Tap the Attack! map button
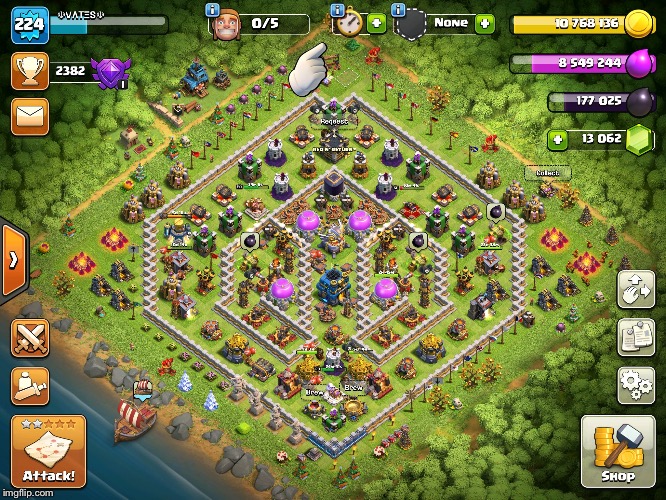Viewport: 666px width, 500px height. click(x=49, y=452)
